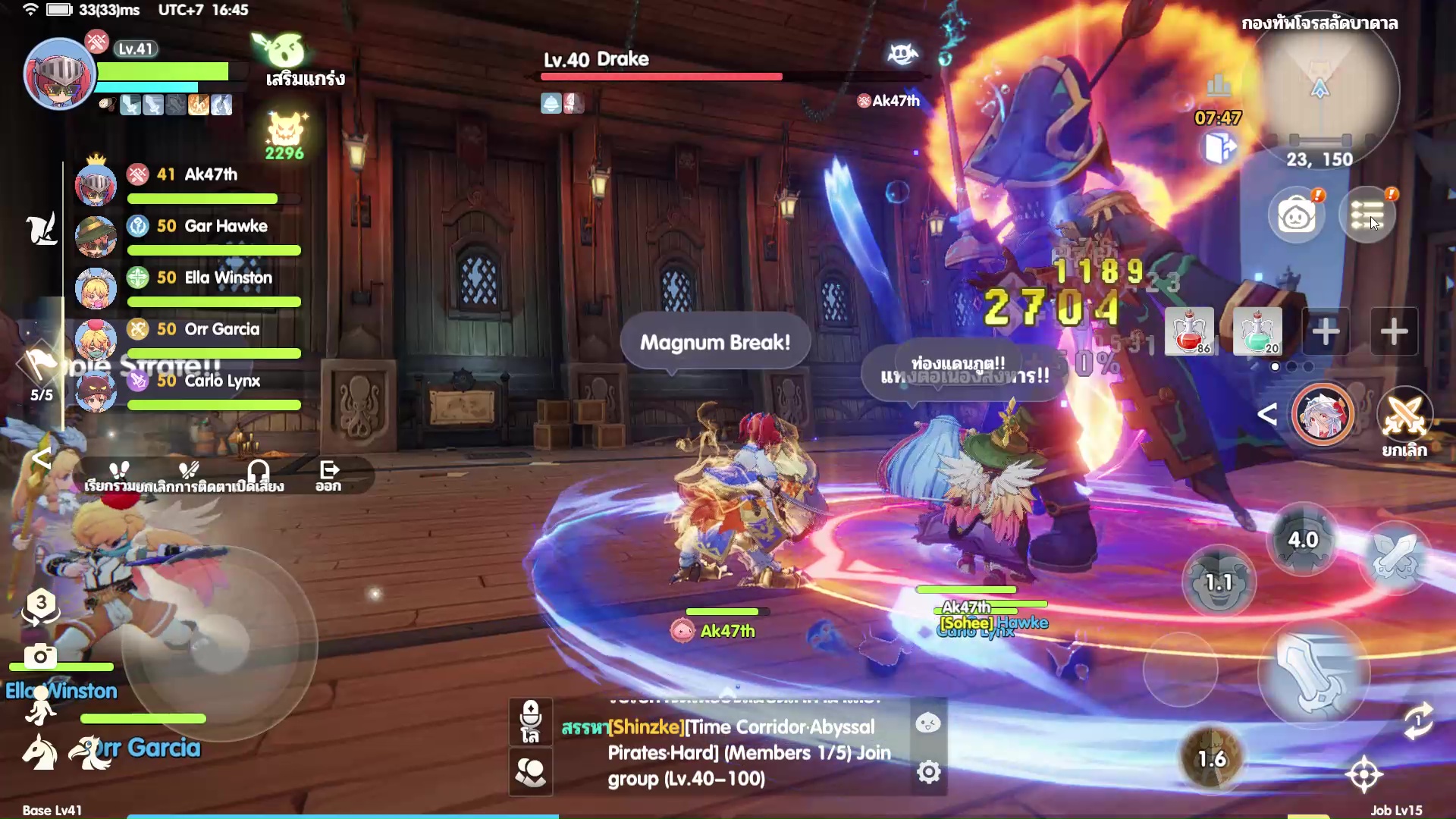Tap the main sword attack button
Viewport: 1456px width, 819px height.
pos(1313,673)
